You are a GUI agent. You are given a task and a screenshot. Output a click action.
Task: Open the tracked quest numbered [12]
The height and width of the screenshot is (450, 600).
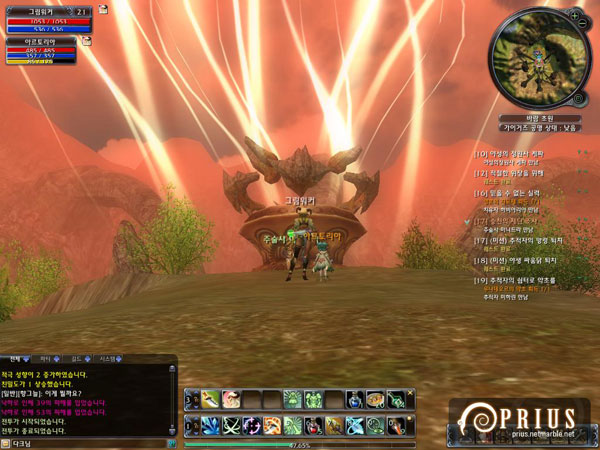click(x=520, y=173)
